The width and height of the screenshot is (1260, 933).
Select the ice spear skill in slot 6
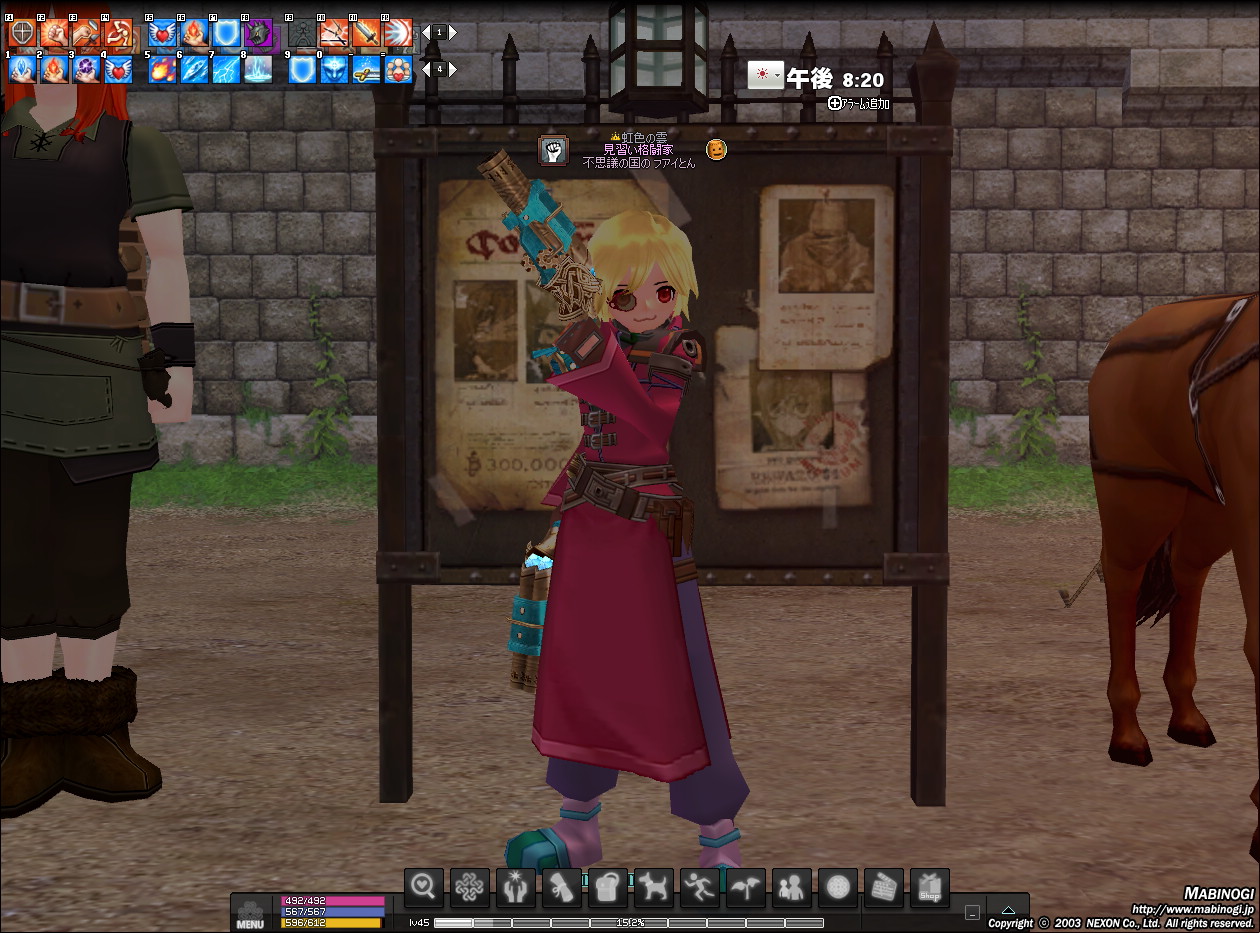click(194, 69)
